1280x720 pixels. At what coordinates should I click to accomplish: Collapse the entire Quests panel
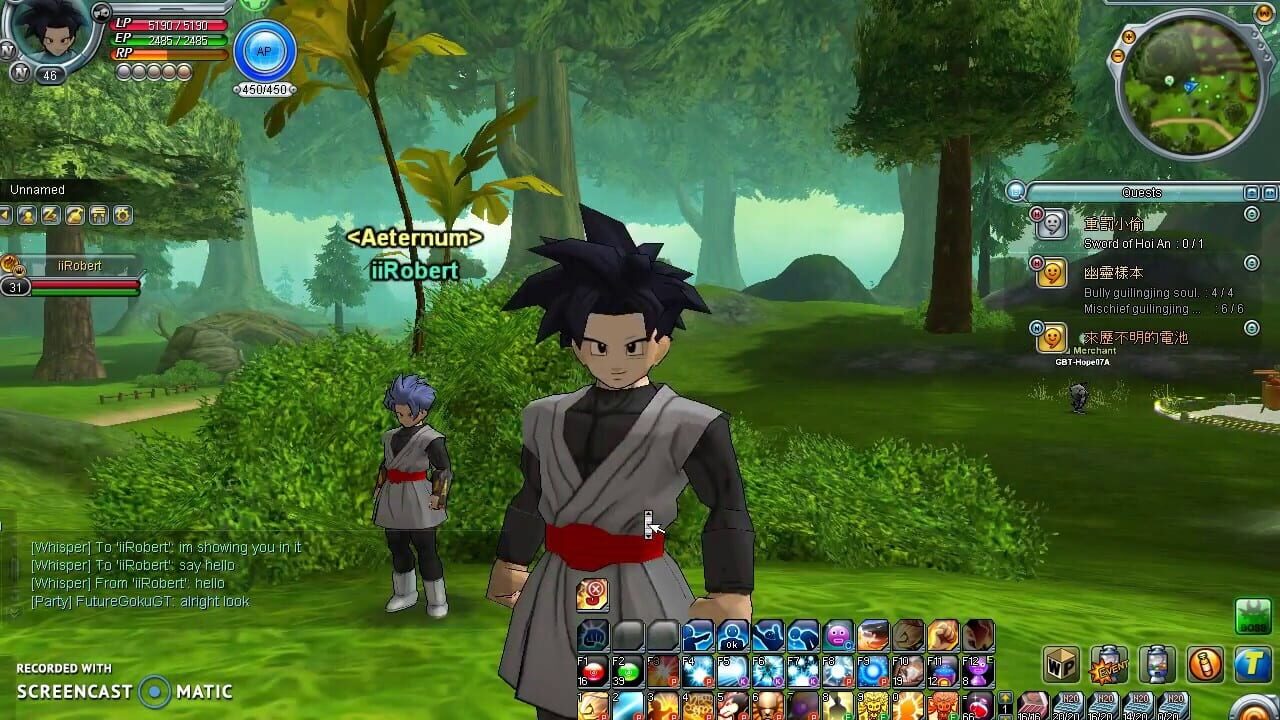click(1250, 192)
